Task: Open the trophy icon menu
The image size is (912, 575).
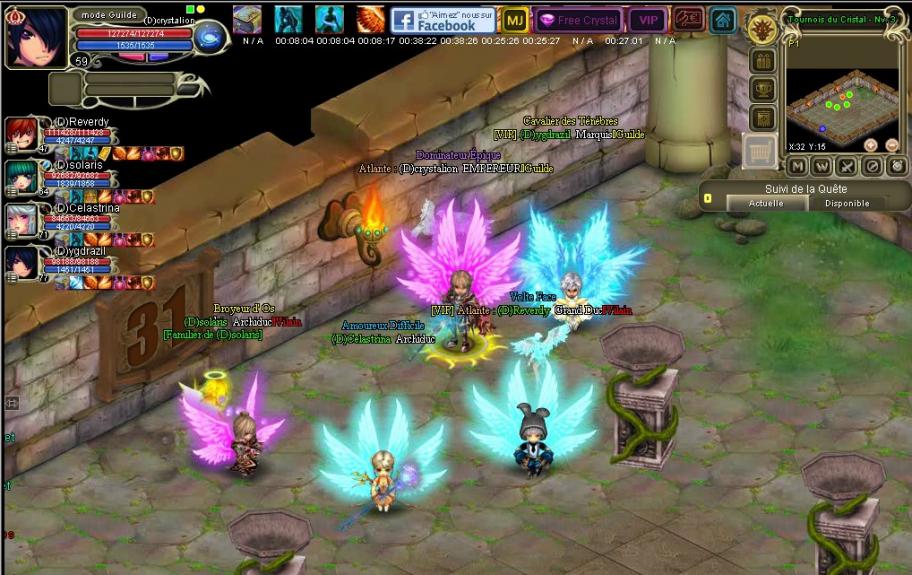Action: click(x=763, y=90)
